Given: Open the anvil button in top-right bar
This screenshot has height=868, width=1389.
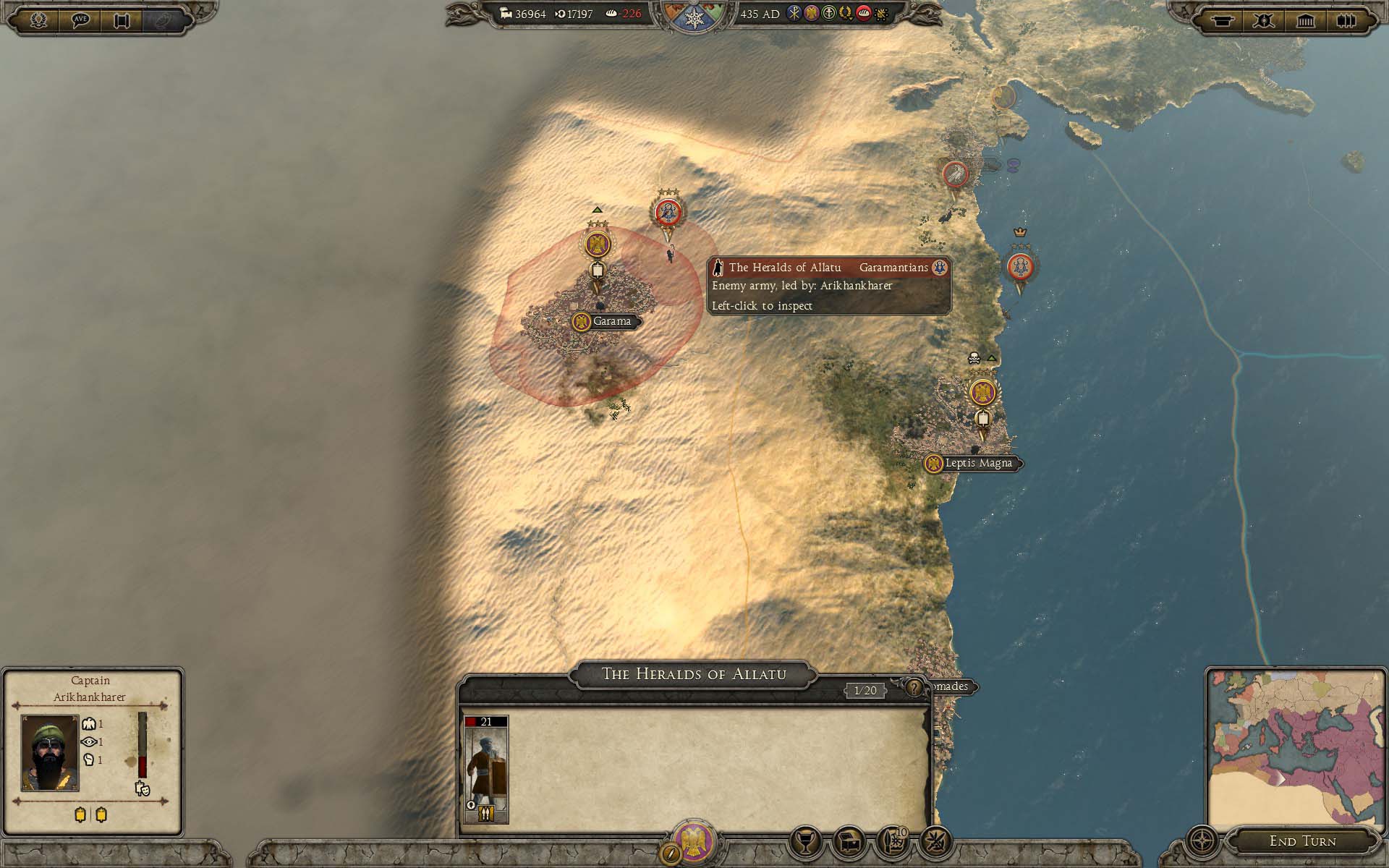Looking at the screenshot, I should 1223,20.
